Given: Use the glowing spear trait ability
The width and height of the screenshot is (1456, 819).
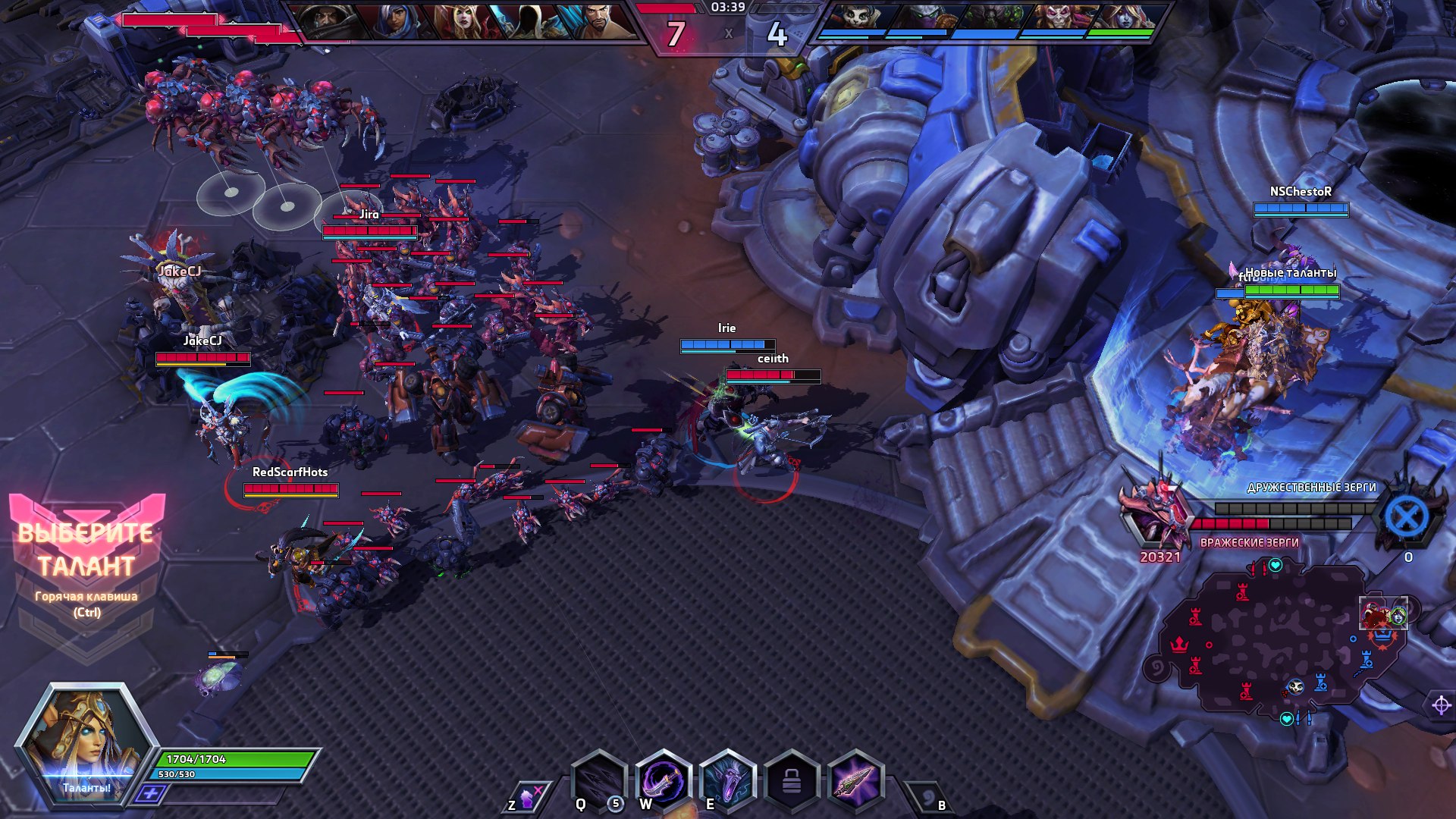Looking at the screenshot, I should click(856, 780).
